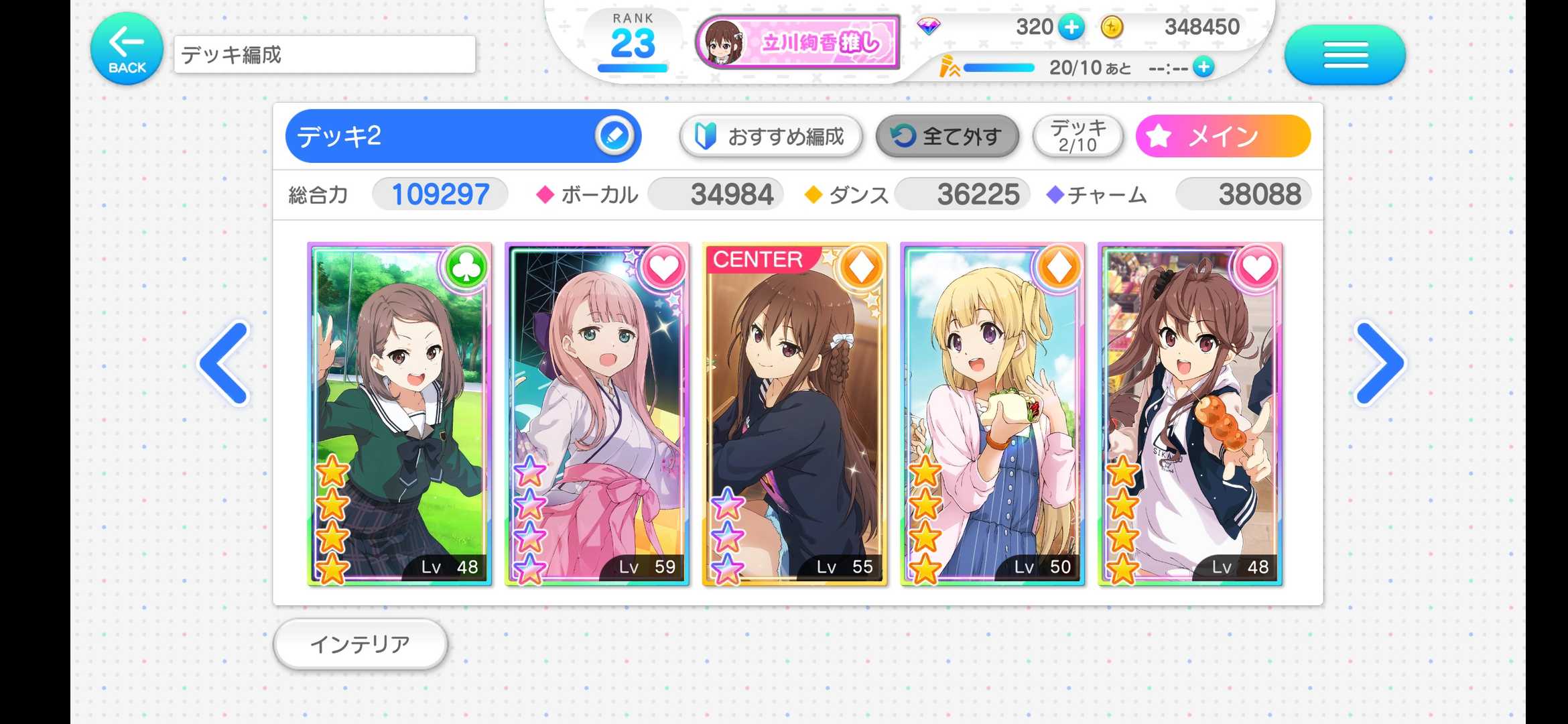Set deck as メイン main
1568x724 pixels.
pyautogui.click(x=1223, y=136)
